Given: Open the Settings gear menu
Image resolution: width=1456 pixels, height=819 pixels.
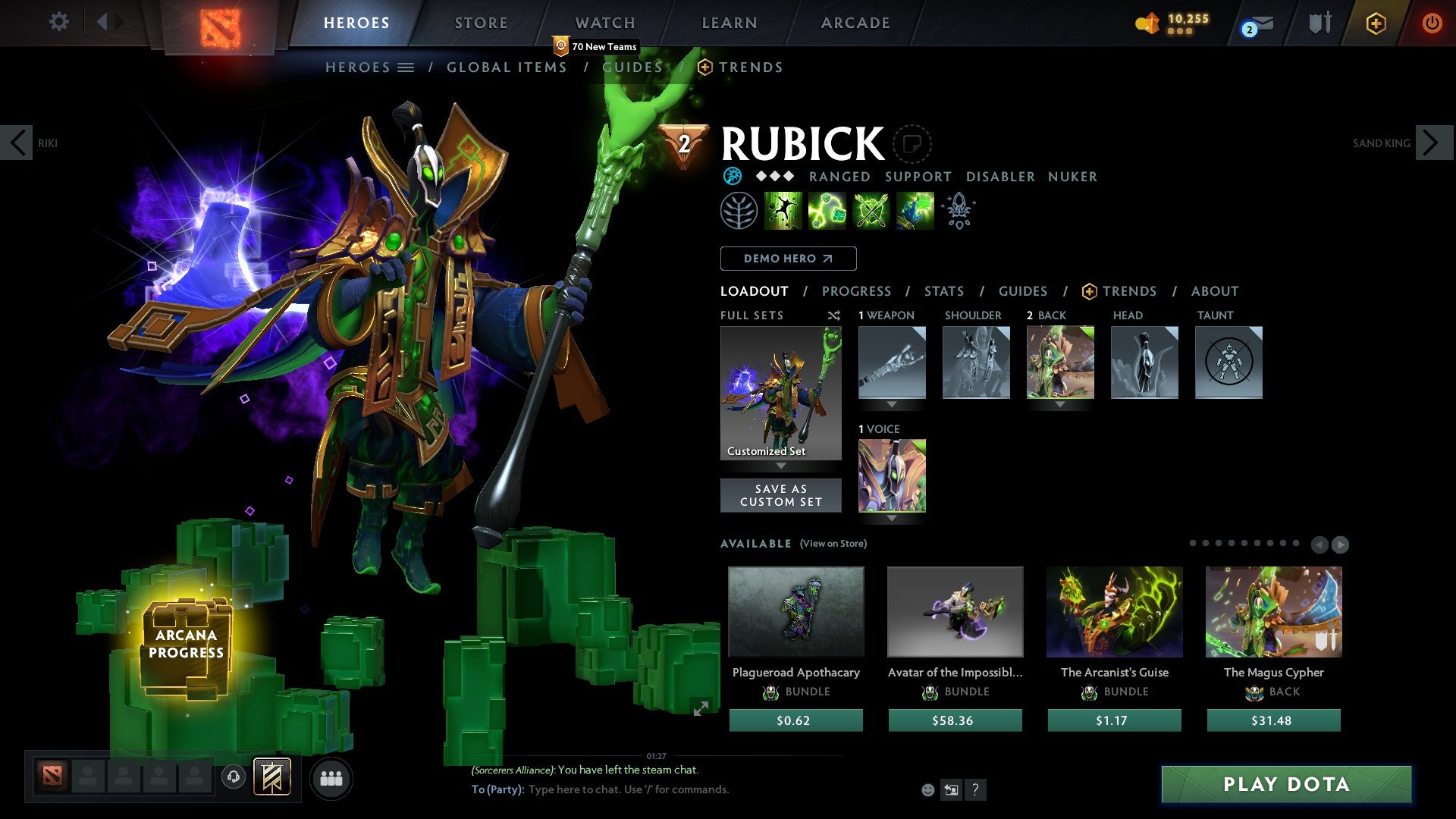Looking at the screenshot, I should [x=58, y=22].
